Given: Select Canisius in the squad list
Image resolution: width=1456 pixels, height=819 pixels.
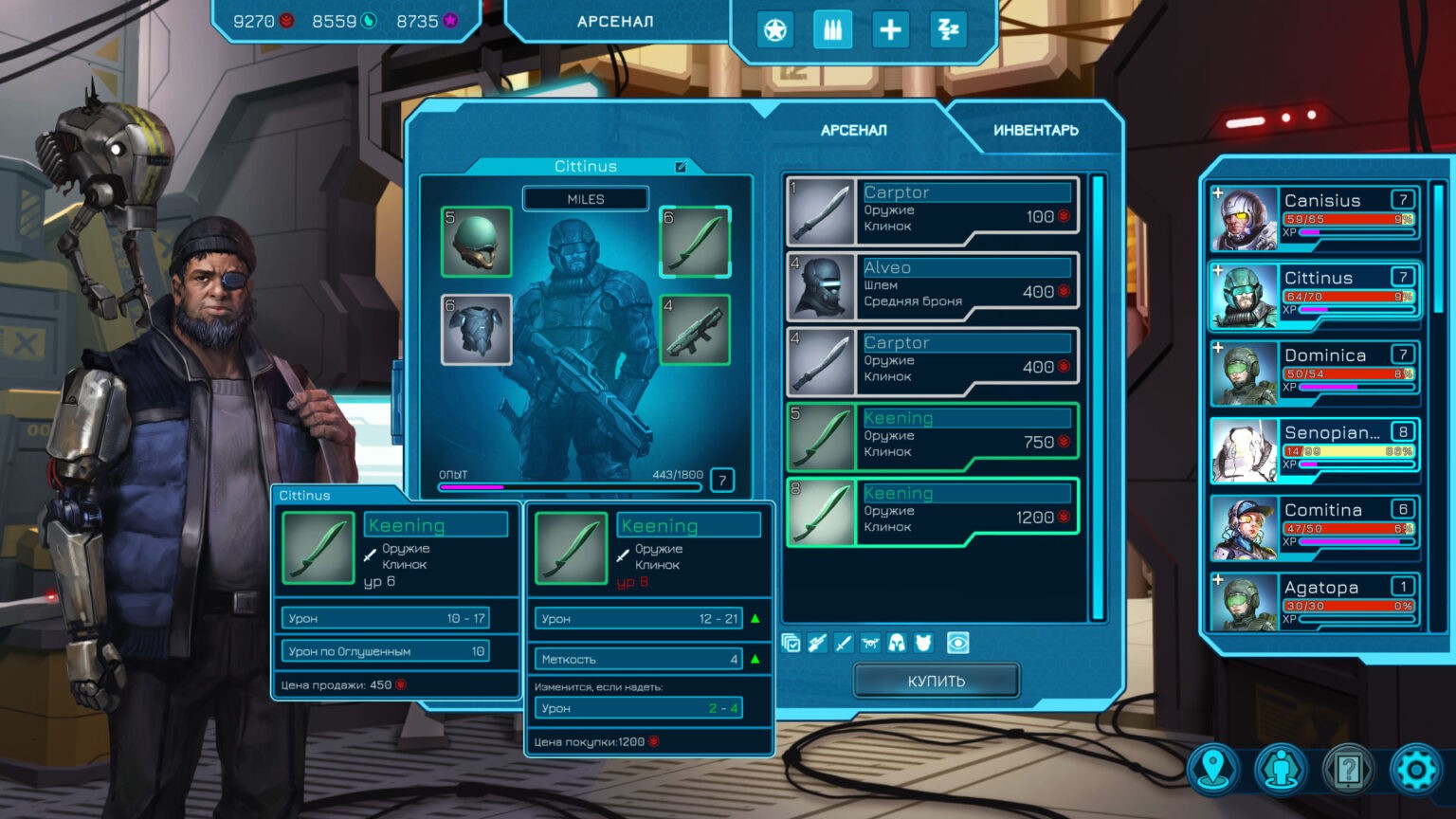Looking at the screenshot, I should click(1314, 218).
